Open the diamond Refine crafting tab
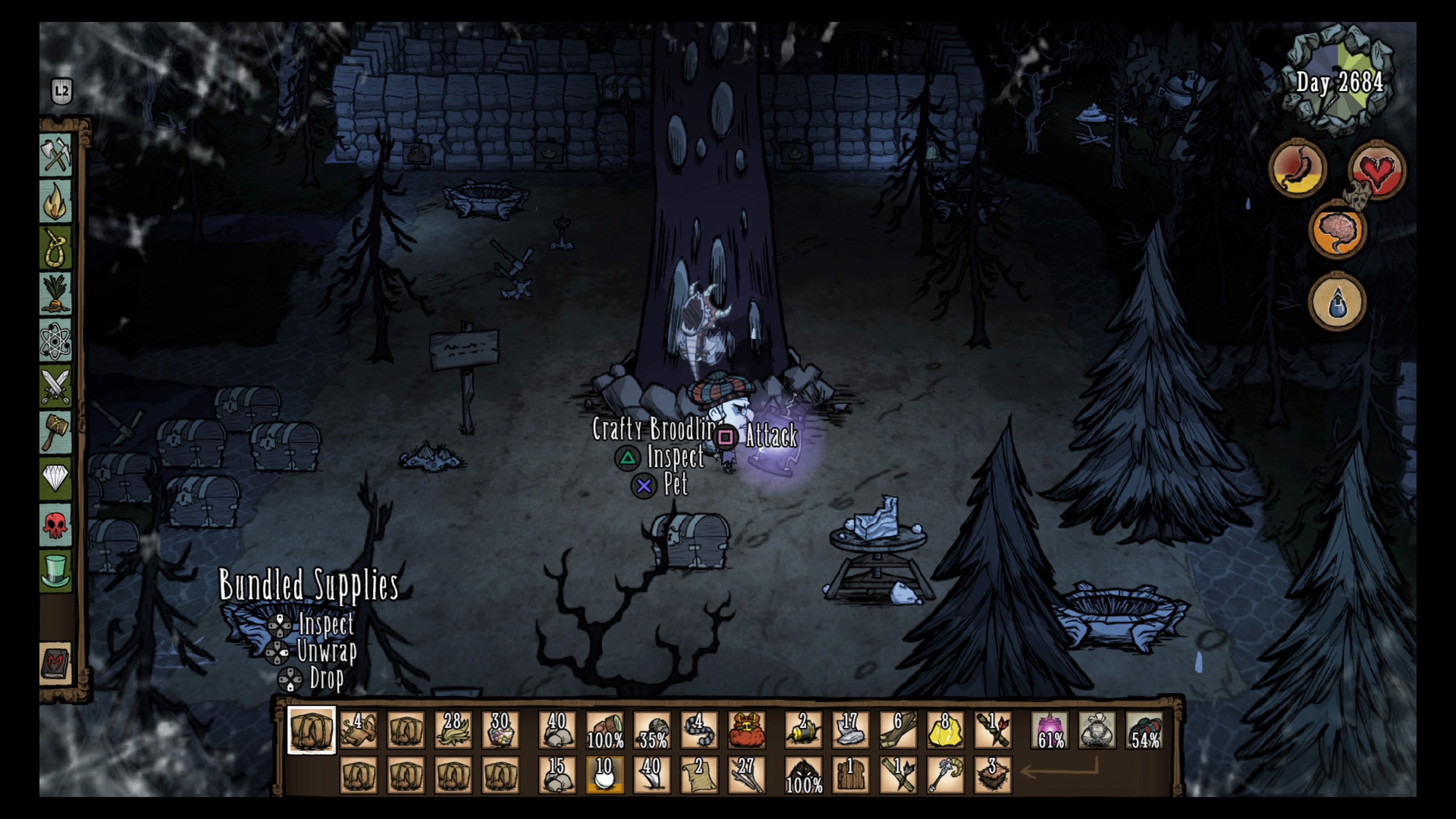The width and height of the screenshot is (1456, 819). pos(55,478)
